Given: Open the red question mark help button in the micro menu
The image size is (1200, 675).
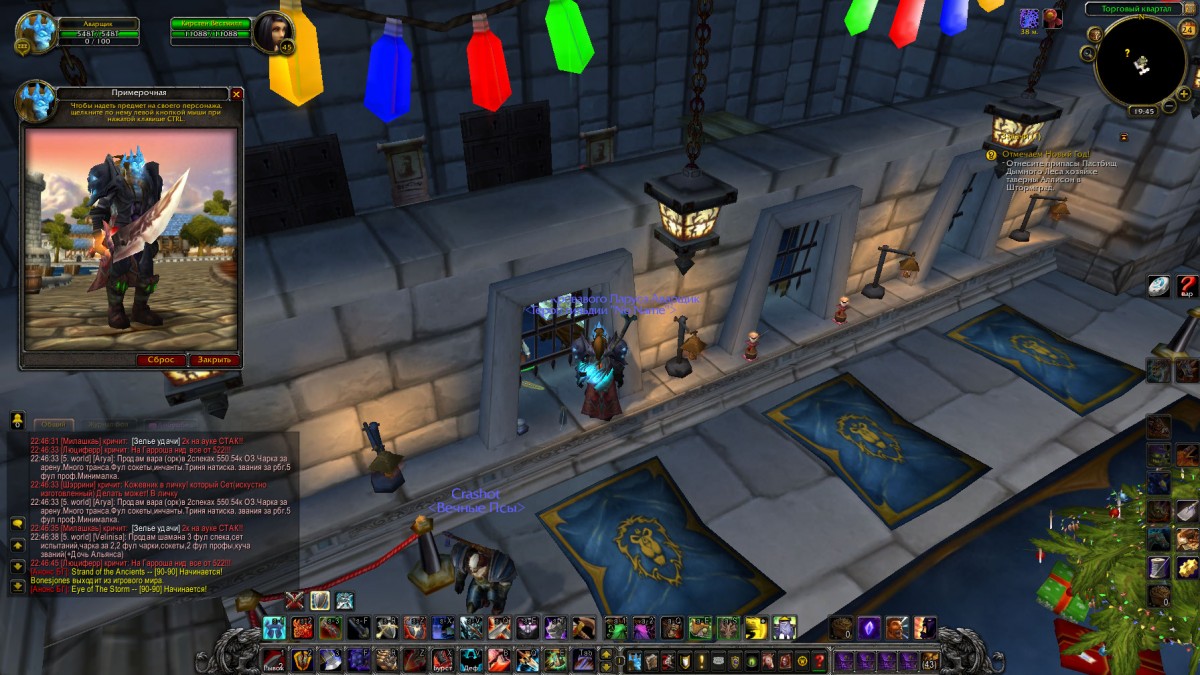Looking at the screenshot, I should tap(819, 661).
